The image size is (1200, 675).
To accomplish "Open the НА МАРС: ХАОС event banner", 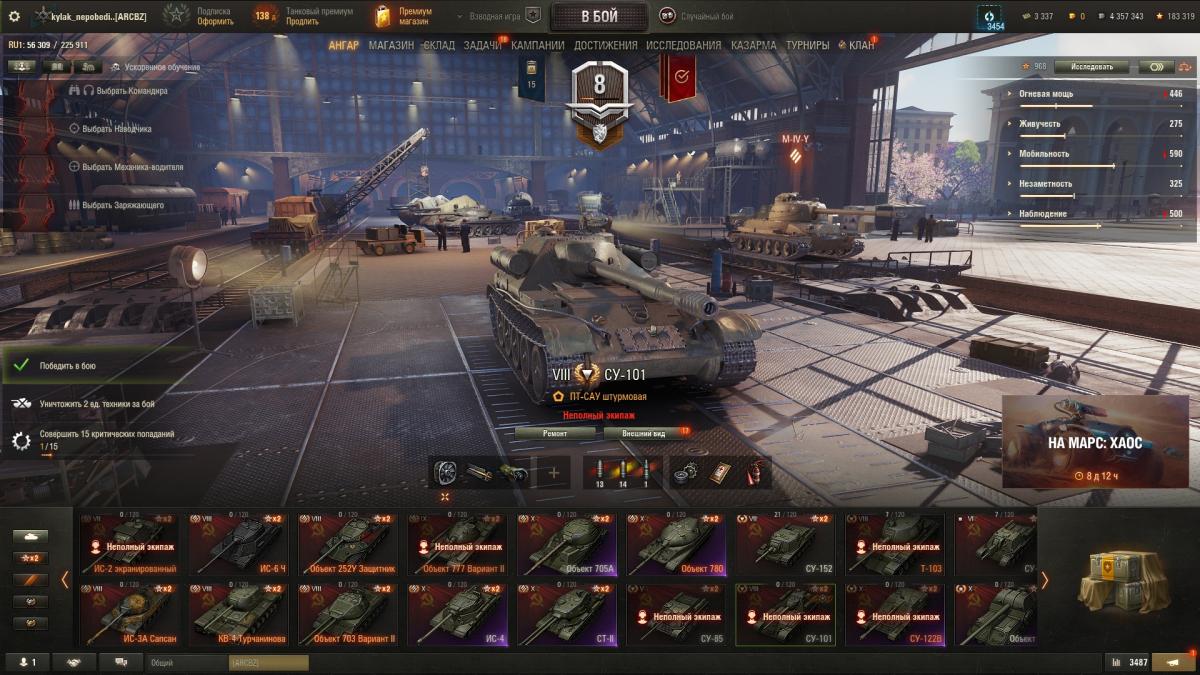I will (1094, 441).
